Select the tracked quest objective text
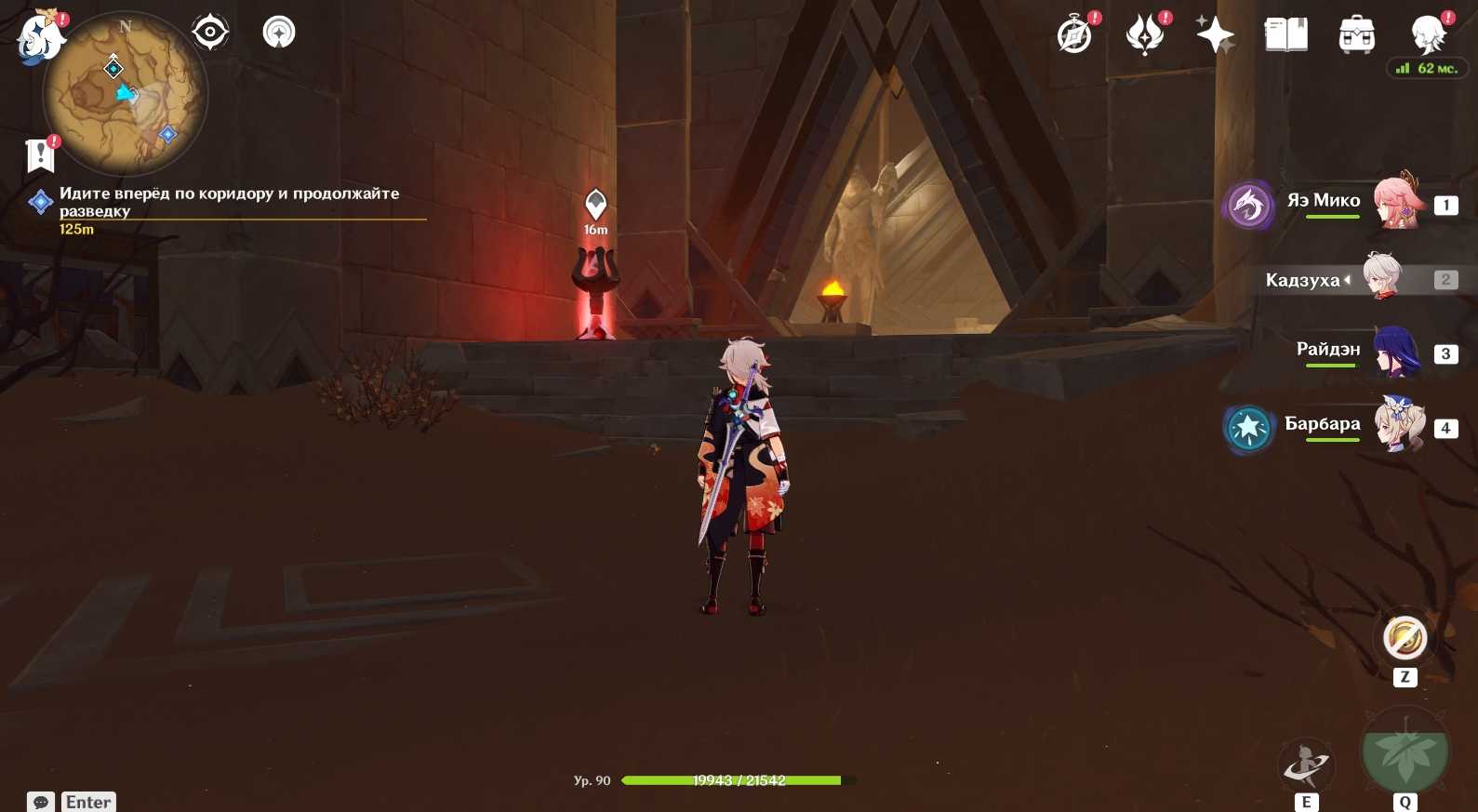 point(229,202)
